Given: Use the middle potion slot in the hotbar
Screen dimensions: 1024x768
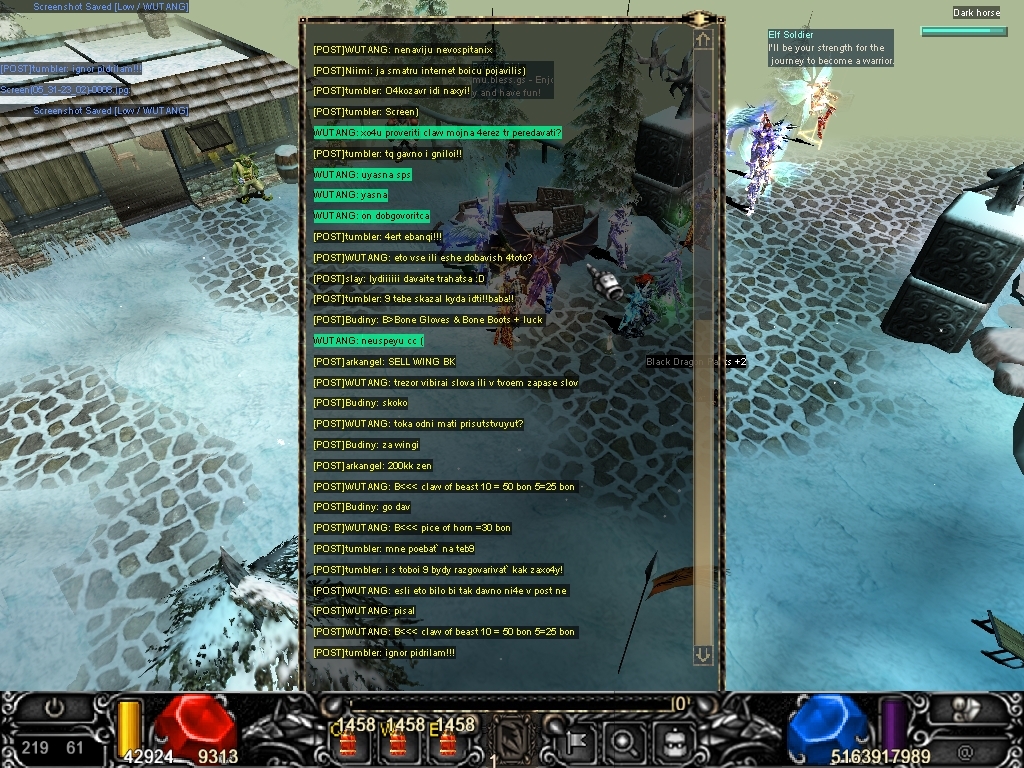Looking at the screenshot, I should 398,743.
